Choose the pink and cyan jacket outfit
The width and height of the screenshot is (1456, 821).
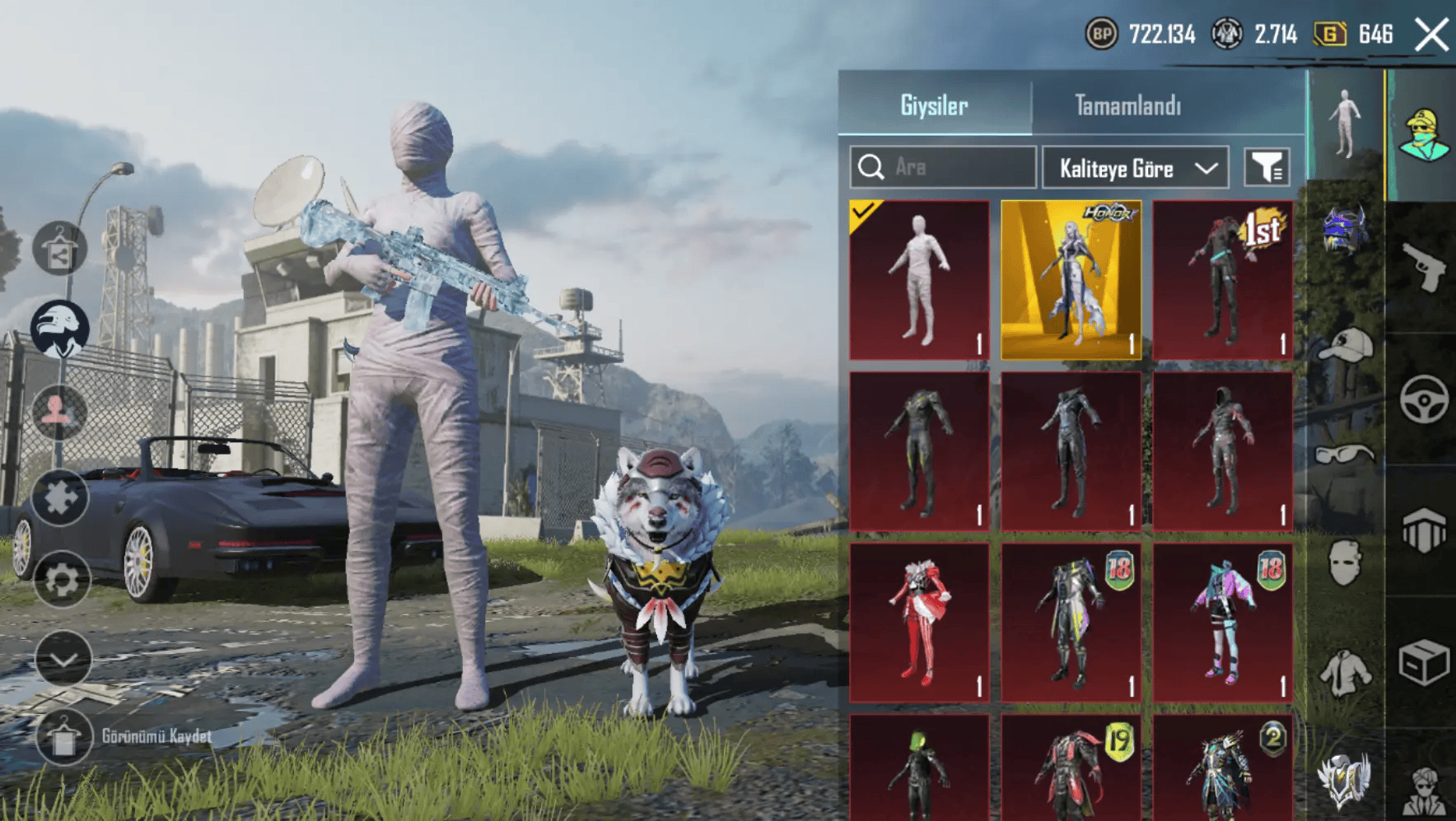click(x=1222, y=623)
